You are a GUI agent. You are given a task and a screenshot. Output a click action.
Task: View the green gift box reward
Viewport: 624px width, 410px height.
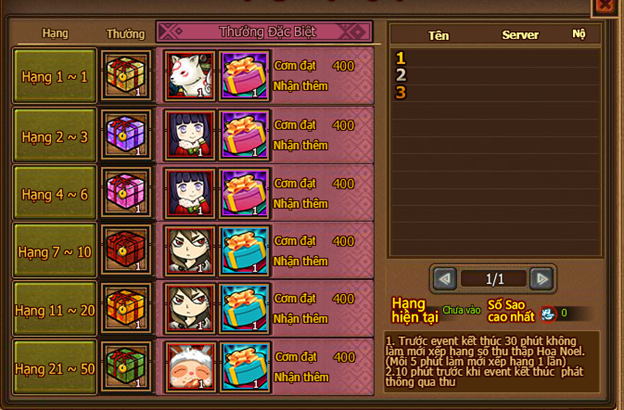point(127,368)
